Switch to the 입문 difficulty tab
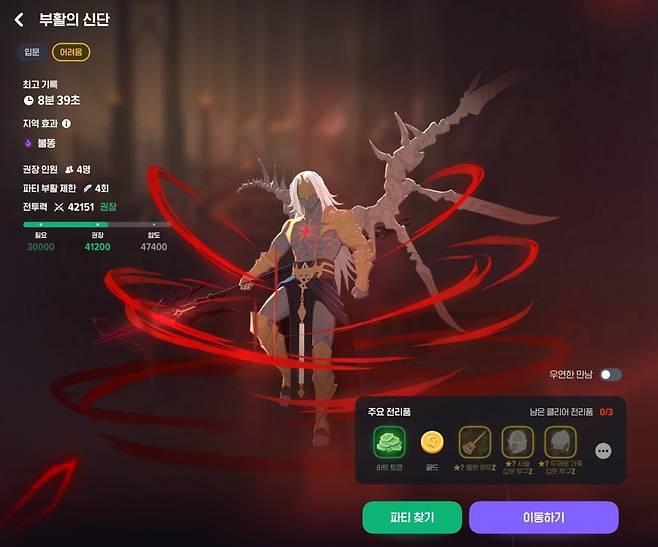This screenshot has height=547, width=658. (x=32, y=51)
